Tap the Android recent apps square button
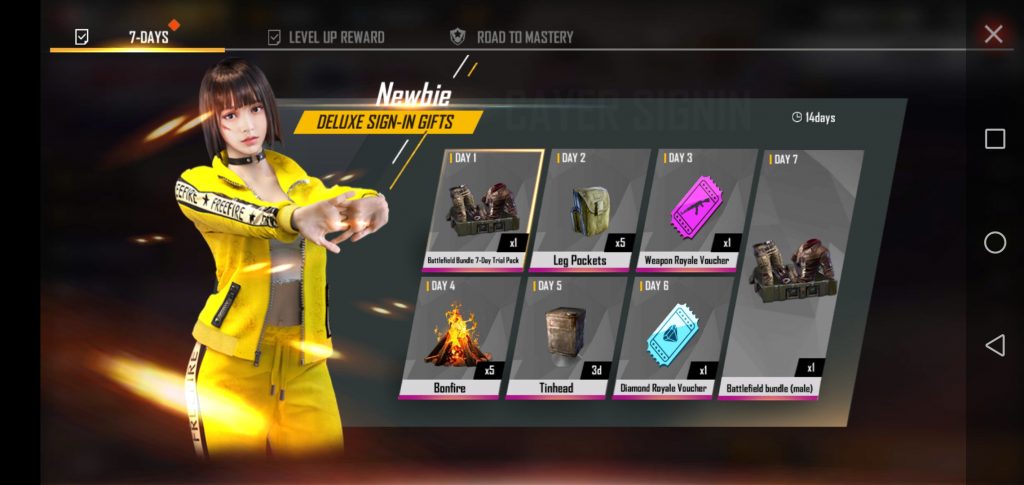The image size is (1024, 485). pos(995,139)
